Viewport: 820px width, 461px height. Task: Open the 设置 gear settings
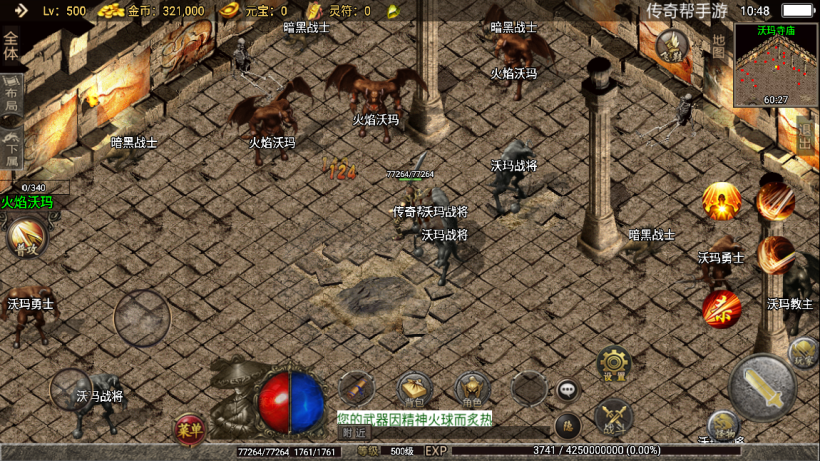[613, 366]
